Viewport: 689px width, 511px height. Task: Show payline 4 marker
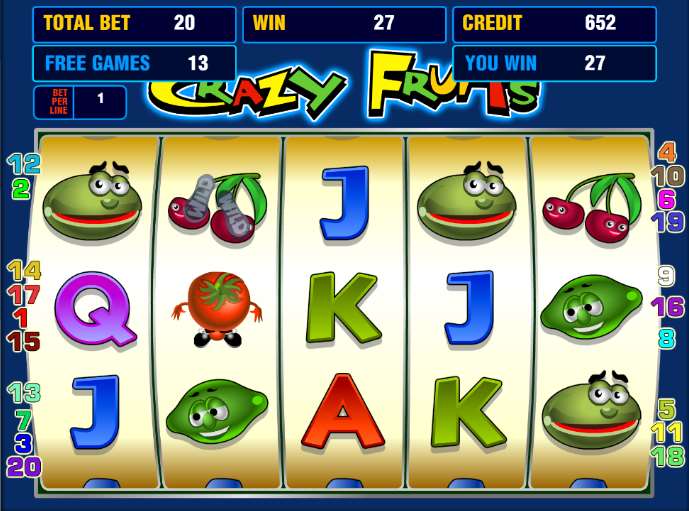point(667,153)
